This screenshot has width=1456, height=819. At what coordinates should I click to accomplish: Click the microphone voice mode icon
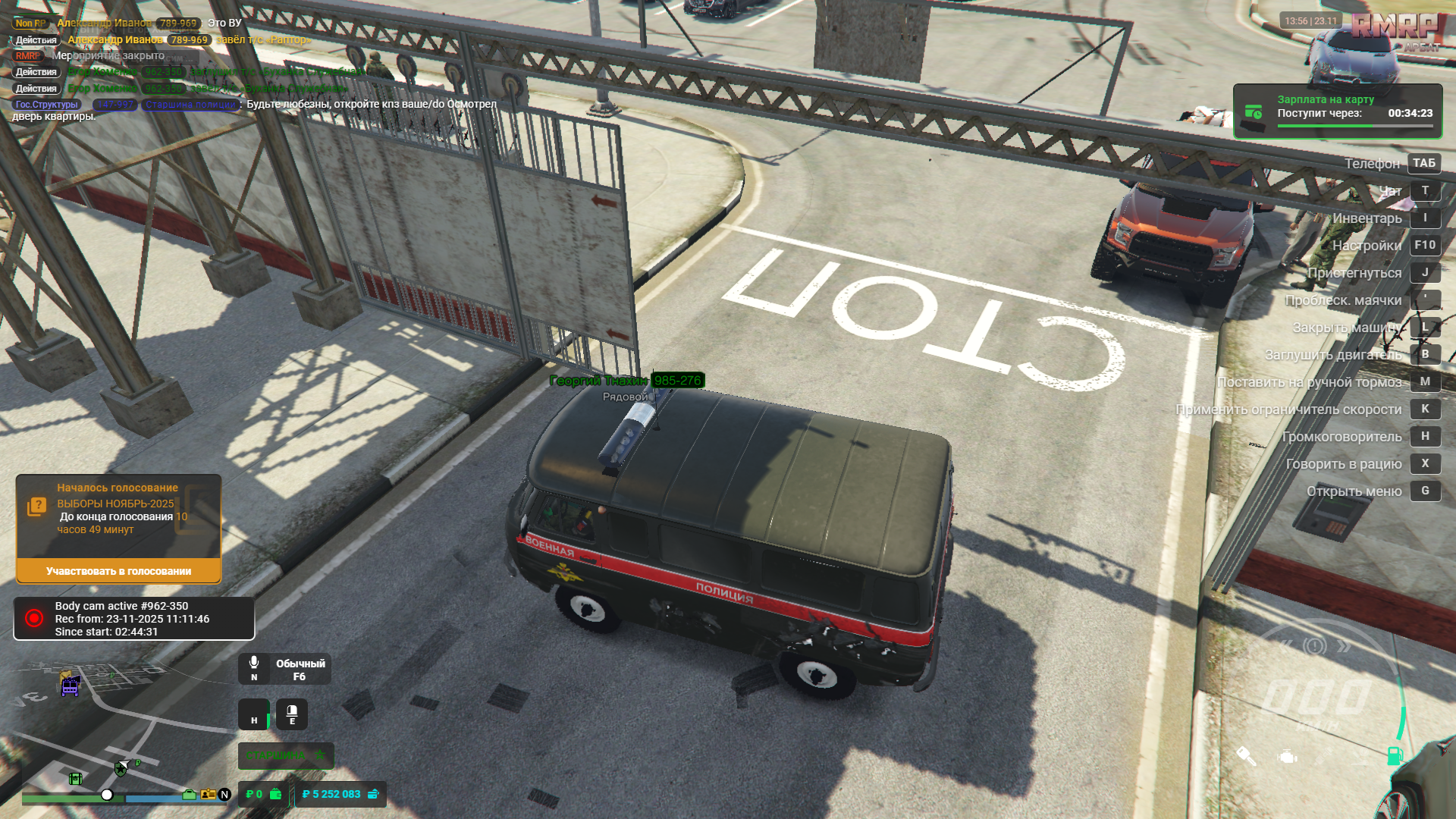pos(254,662)
